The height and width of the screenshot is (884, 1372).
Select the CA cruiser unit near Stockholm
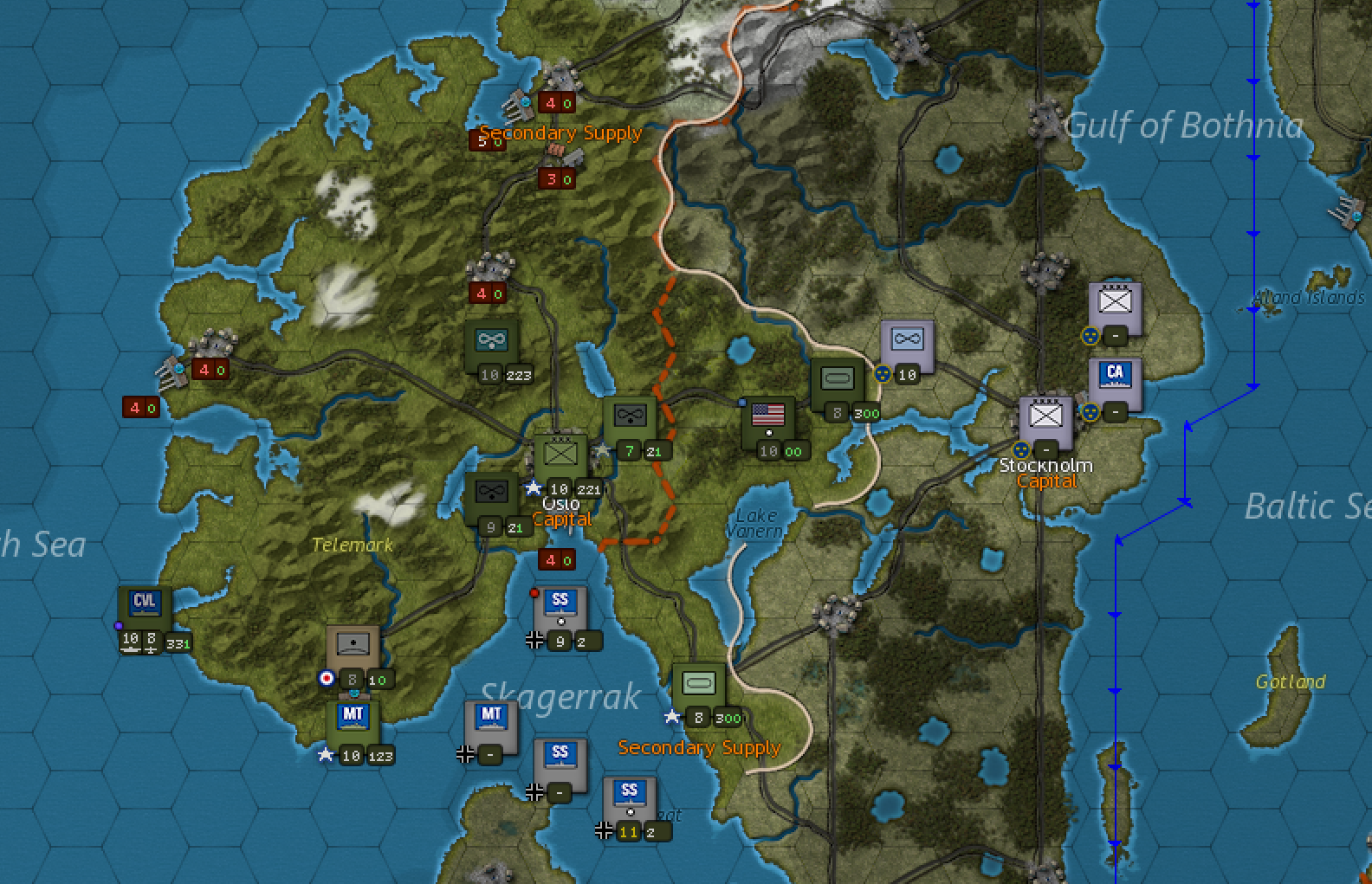[1115, 376]
